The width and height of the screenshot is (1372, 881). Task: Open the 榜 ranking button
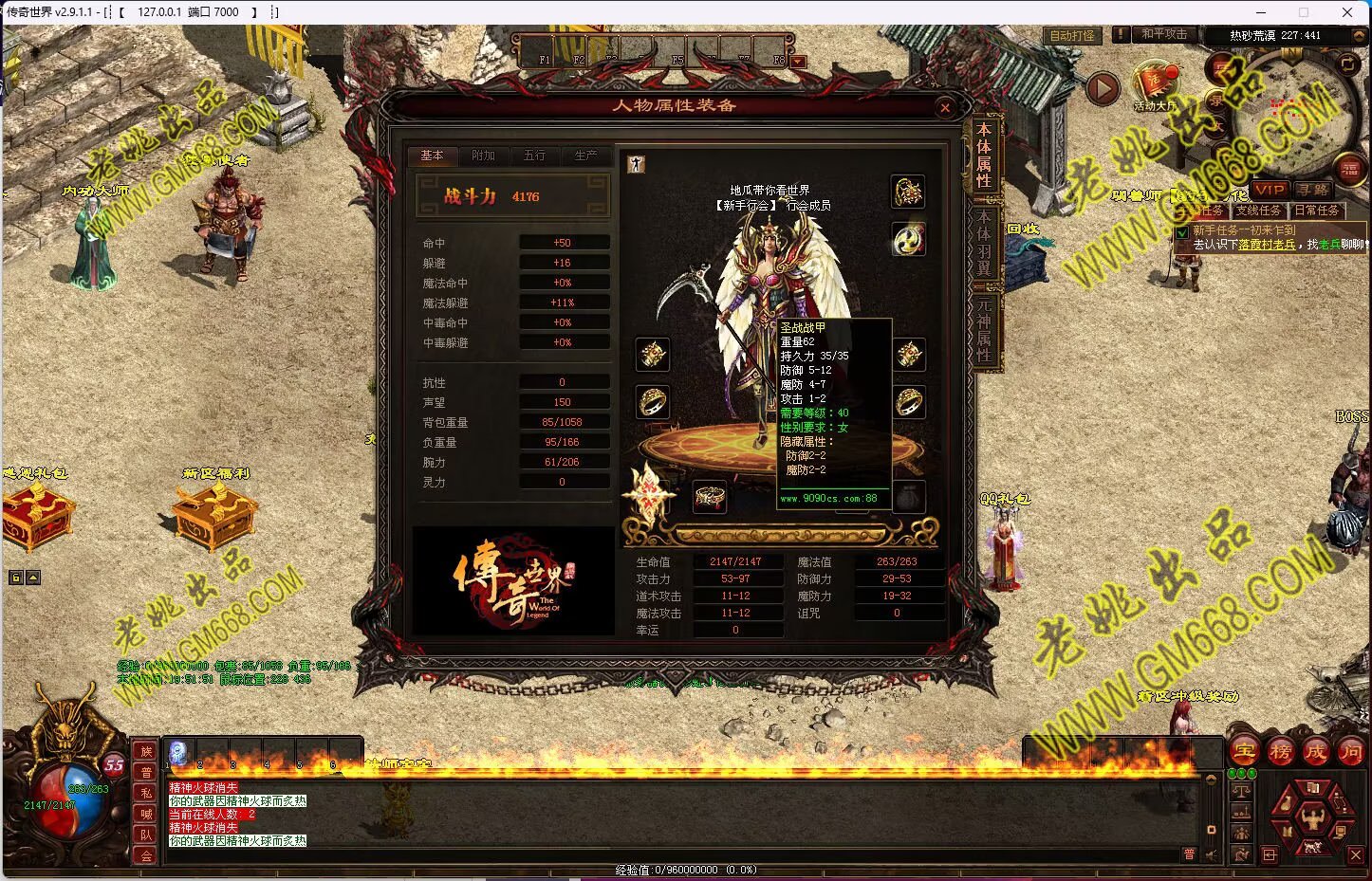pos(1280,752)
